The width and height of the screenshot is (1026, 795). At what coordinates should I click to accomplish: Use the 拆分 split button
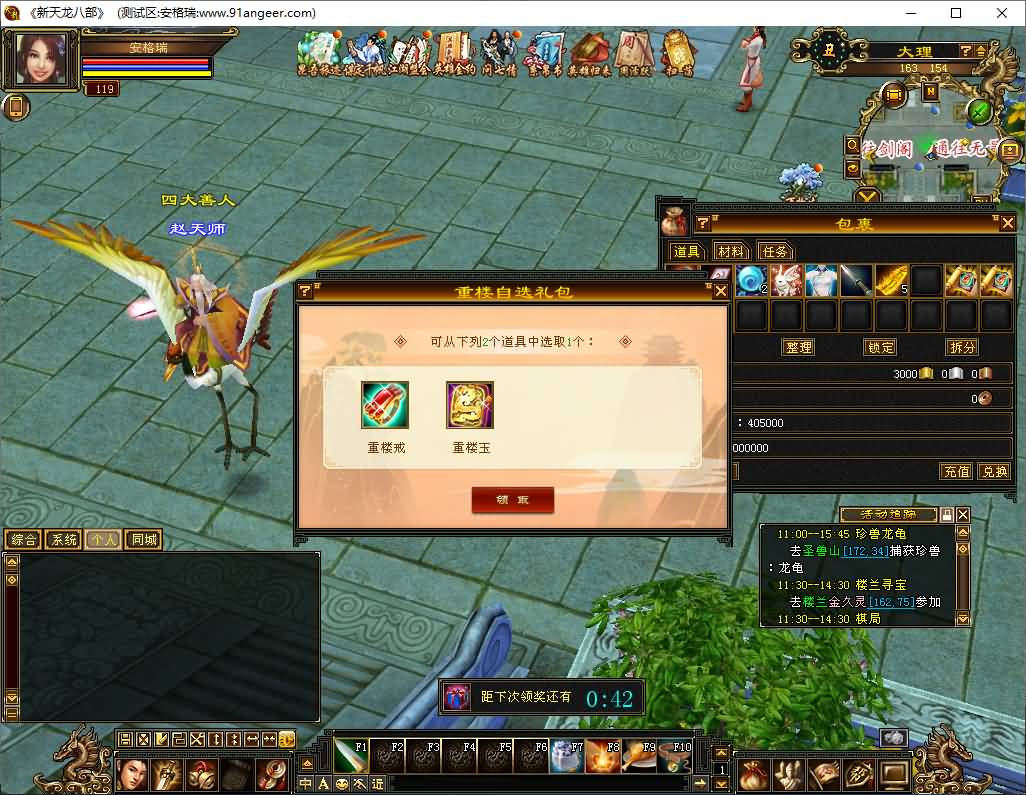click(x=961, y=347)
